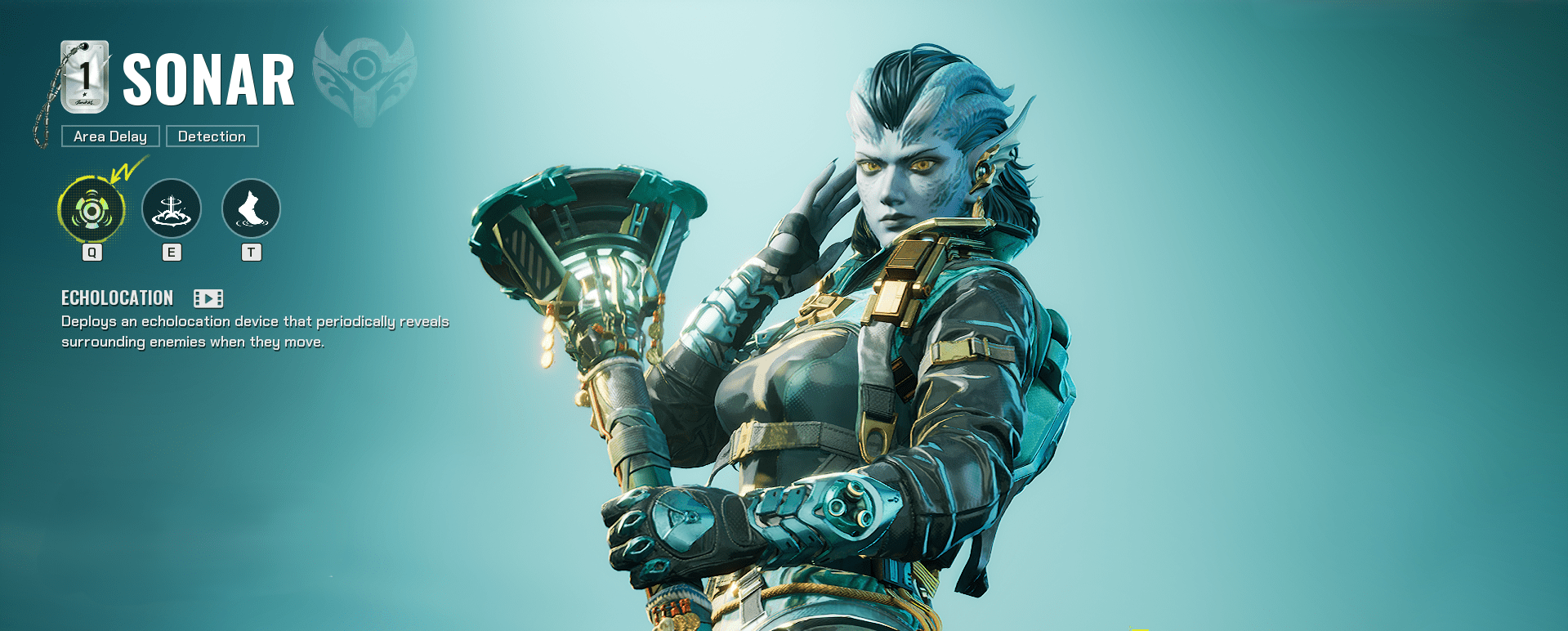
Task: Open the Detection category tag
Action: coord(212,136)
